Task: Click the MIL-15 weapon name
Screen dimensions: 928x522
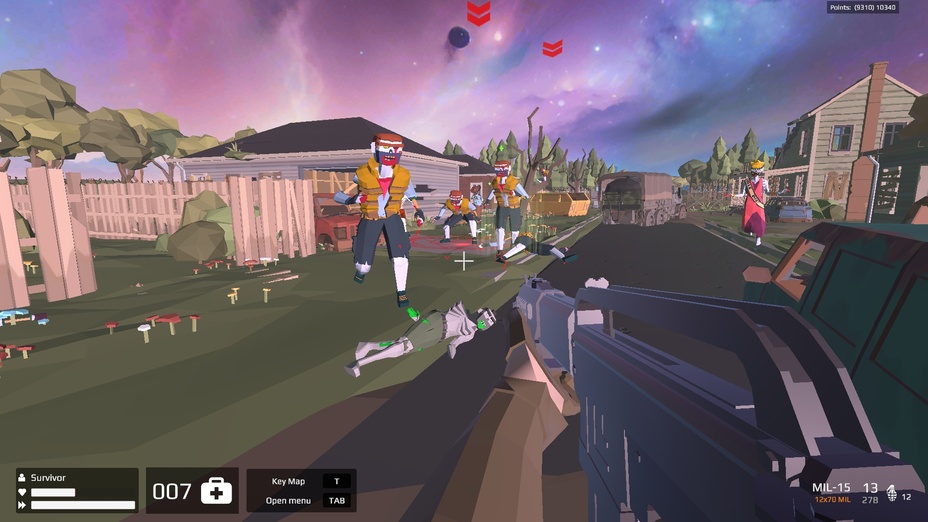Action: pyautogui.click(x=832, y=487)
